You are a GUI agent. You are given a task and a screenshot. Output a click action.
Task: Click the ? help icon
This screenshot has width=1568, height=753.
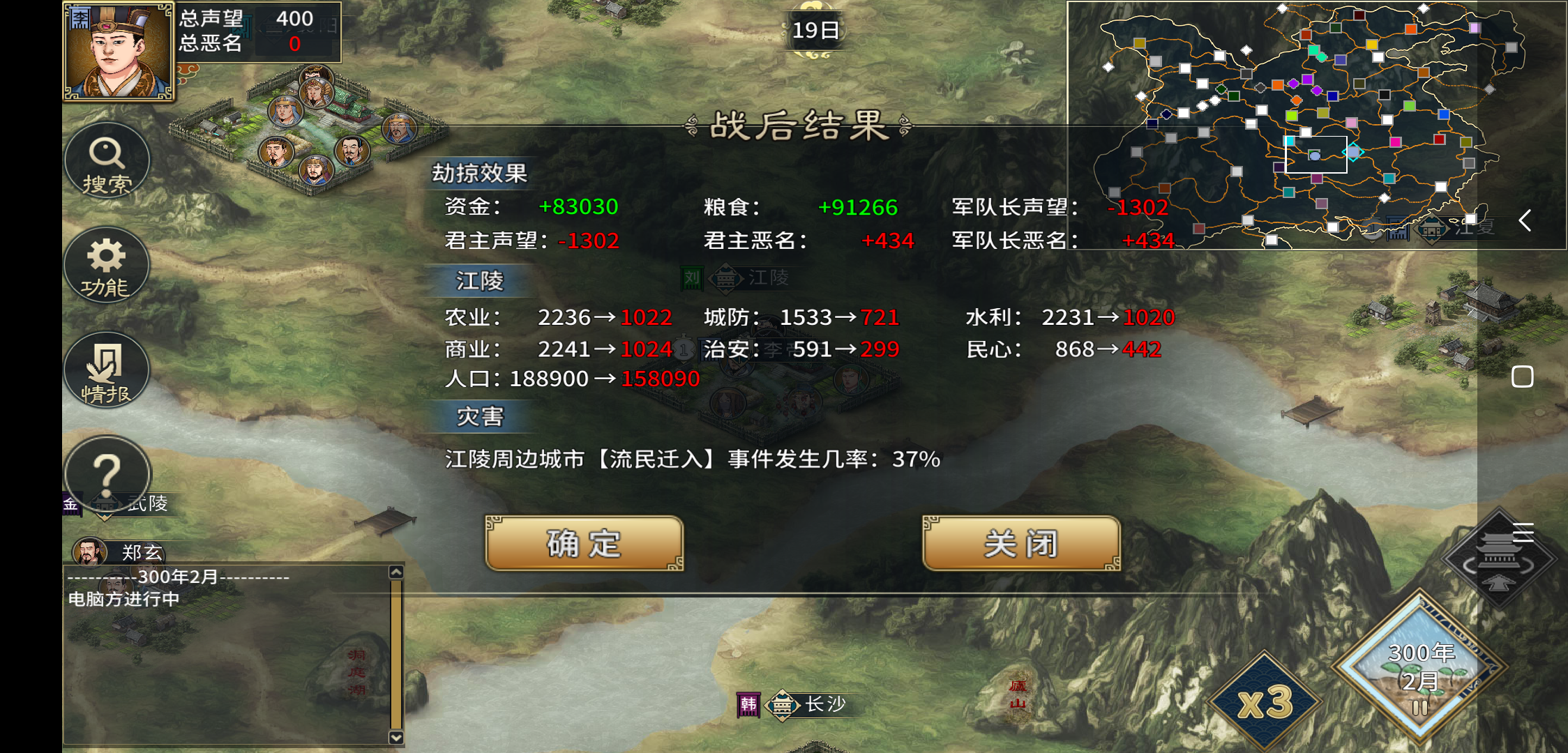pos(107,474)
